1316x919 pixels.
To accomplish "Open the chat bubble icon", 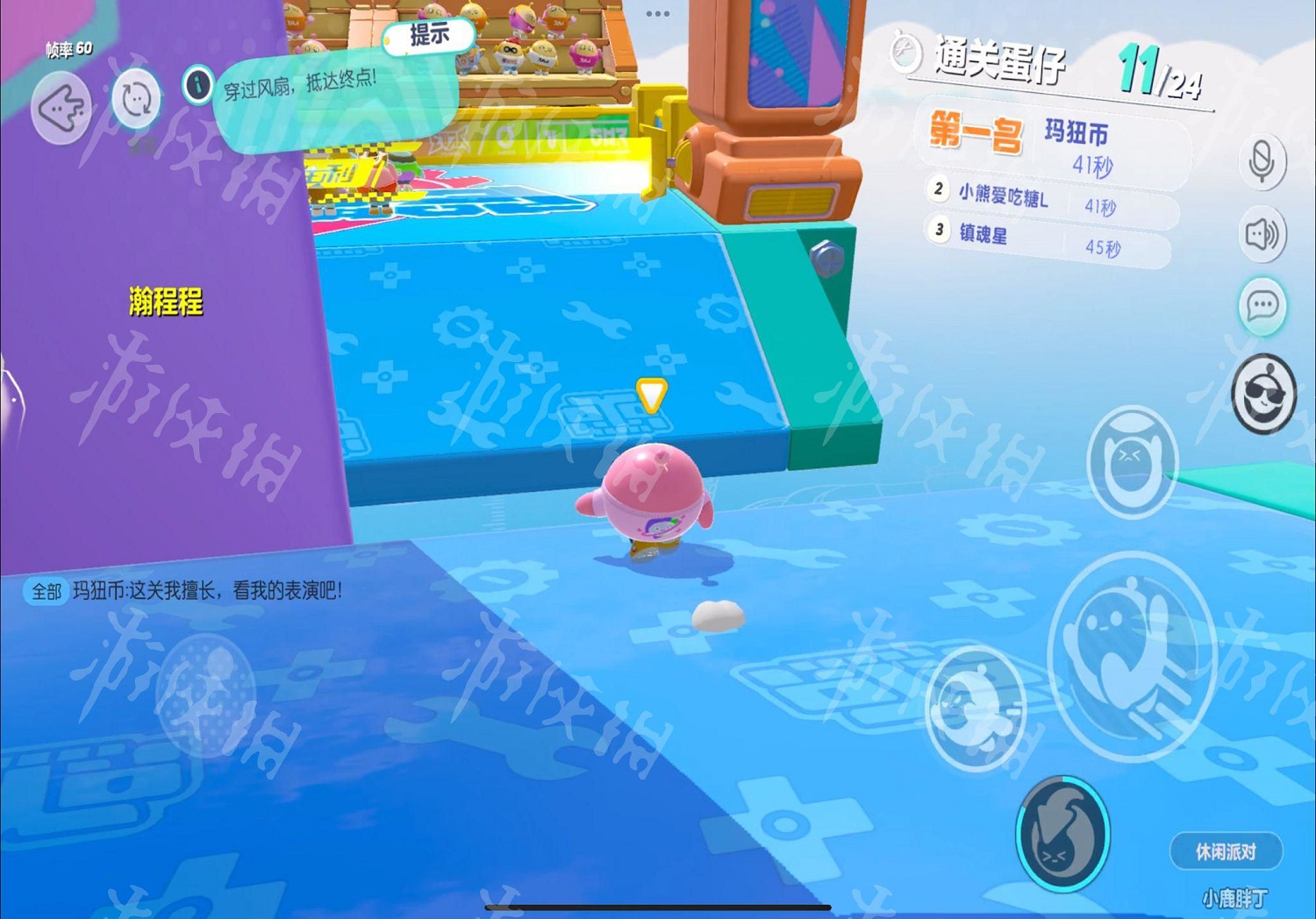I will pyautogui.click(x=1262, y=307).
